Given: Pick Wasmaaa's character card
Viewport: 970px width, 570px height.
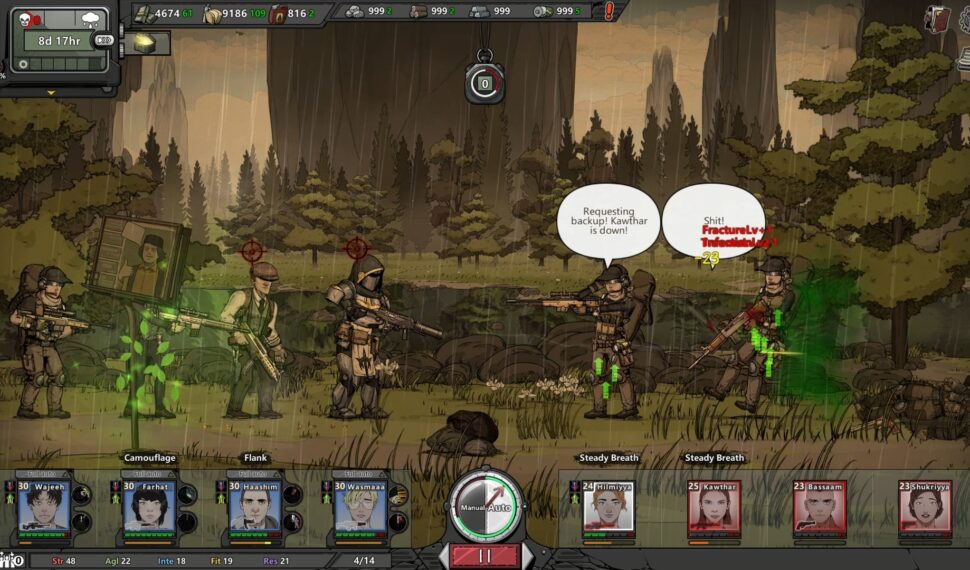Looking at the screenshot, I should 360,508.
